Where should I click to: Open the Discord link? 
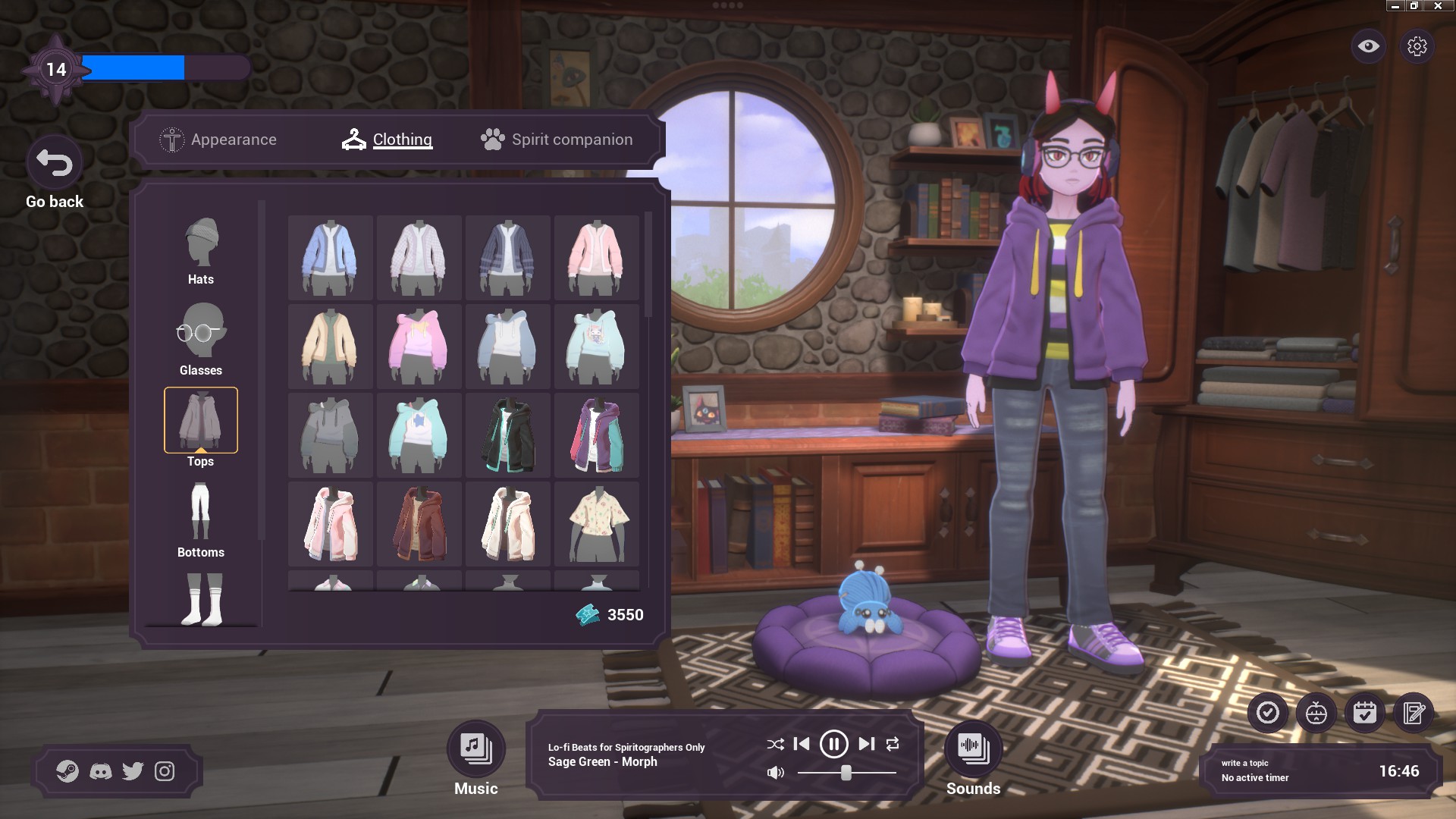tap(100, 771)
